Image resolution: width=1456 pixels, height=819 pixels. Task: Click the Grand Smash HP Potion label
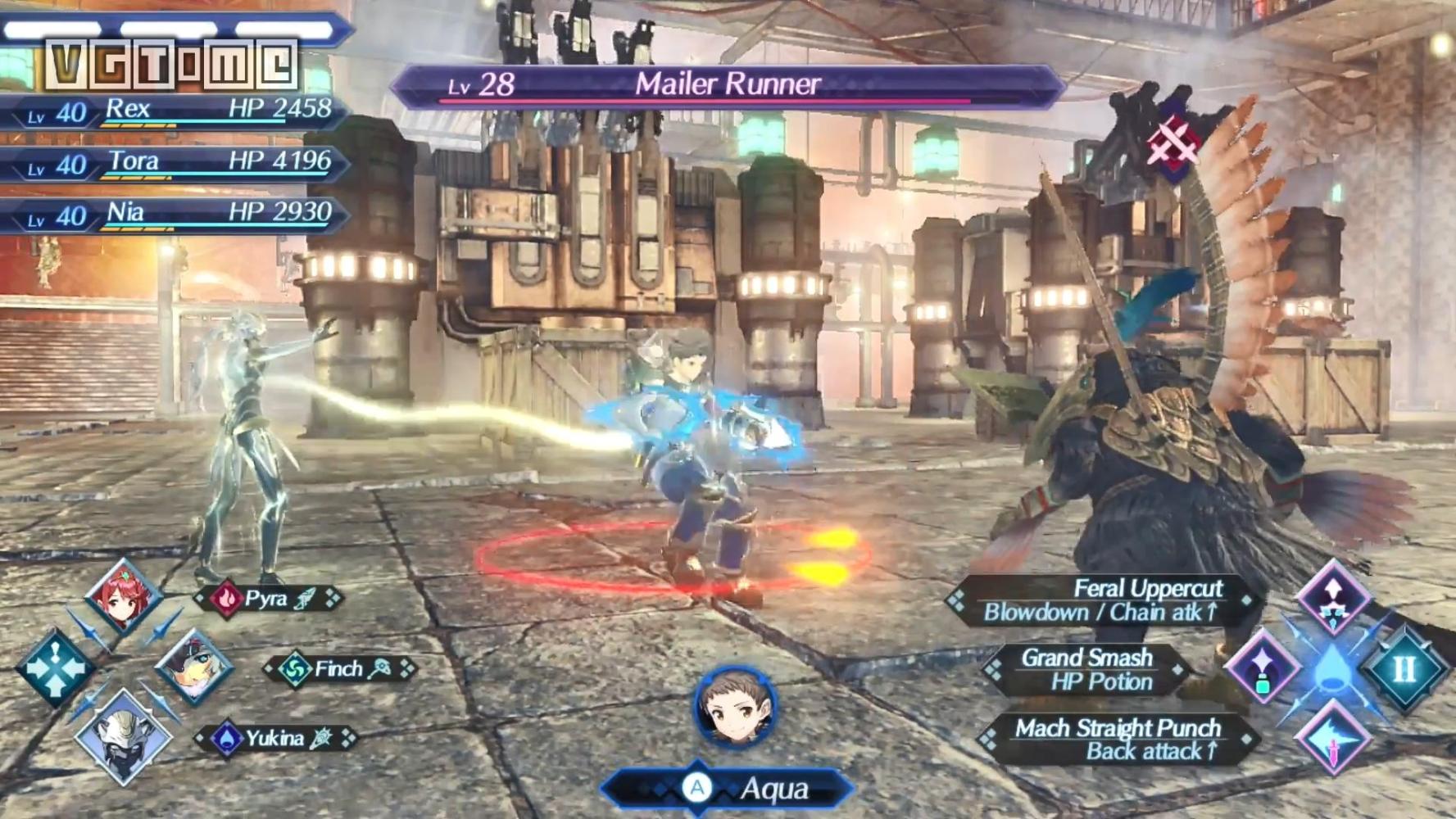click(1087, 670)
